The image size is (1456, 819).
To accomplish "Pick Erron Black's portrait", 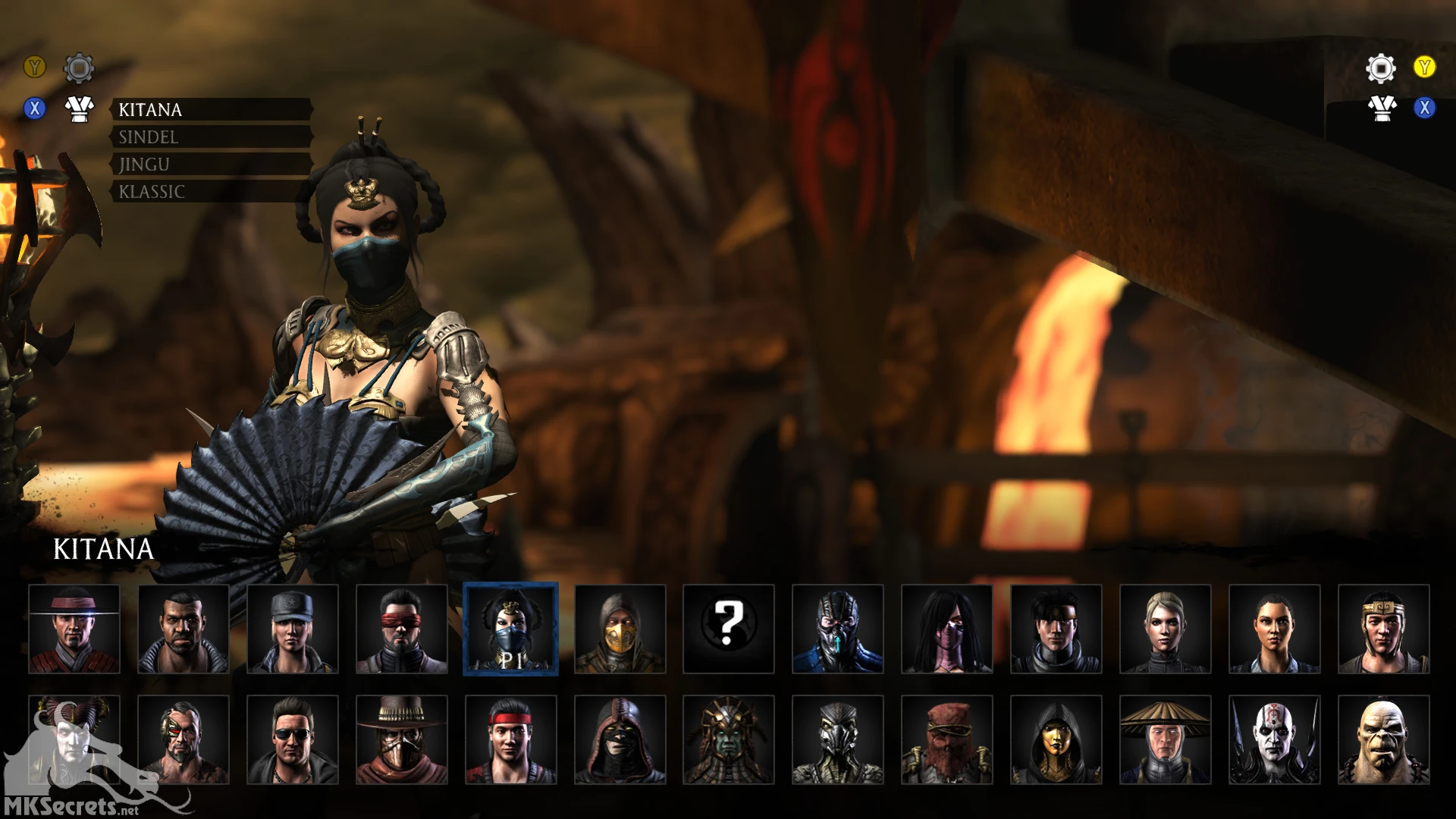I will coord(402,739).
